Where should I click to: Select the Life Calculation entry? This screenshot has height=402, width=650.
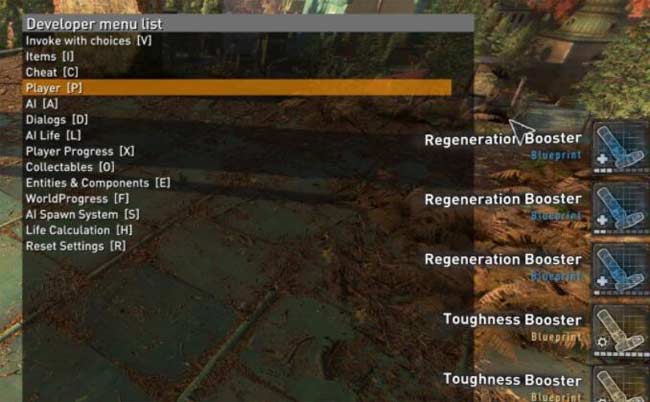point(78,230)
